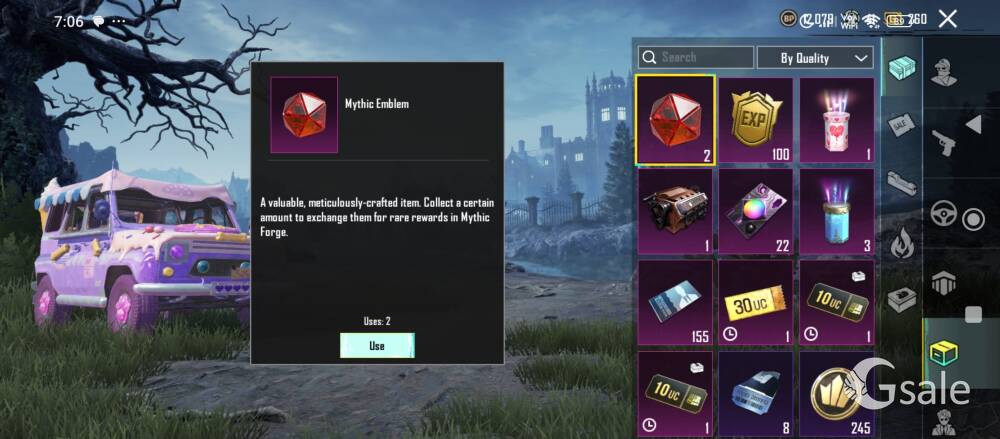Switch to the flame icon tab
1000x439 pixels.
902,241
